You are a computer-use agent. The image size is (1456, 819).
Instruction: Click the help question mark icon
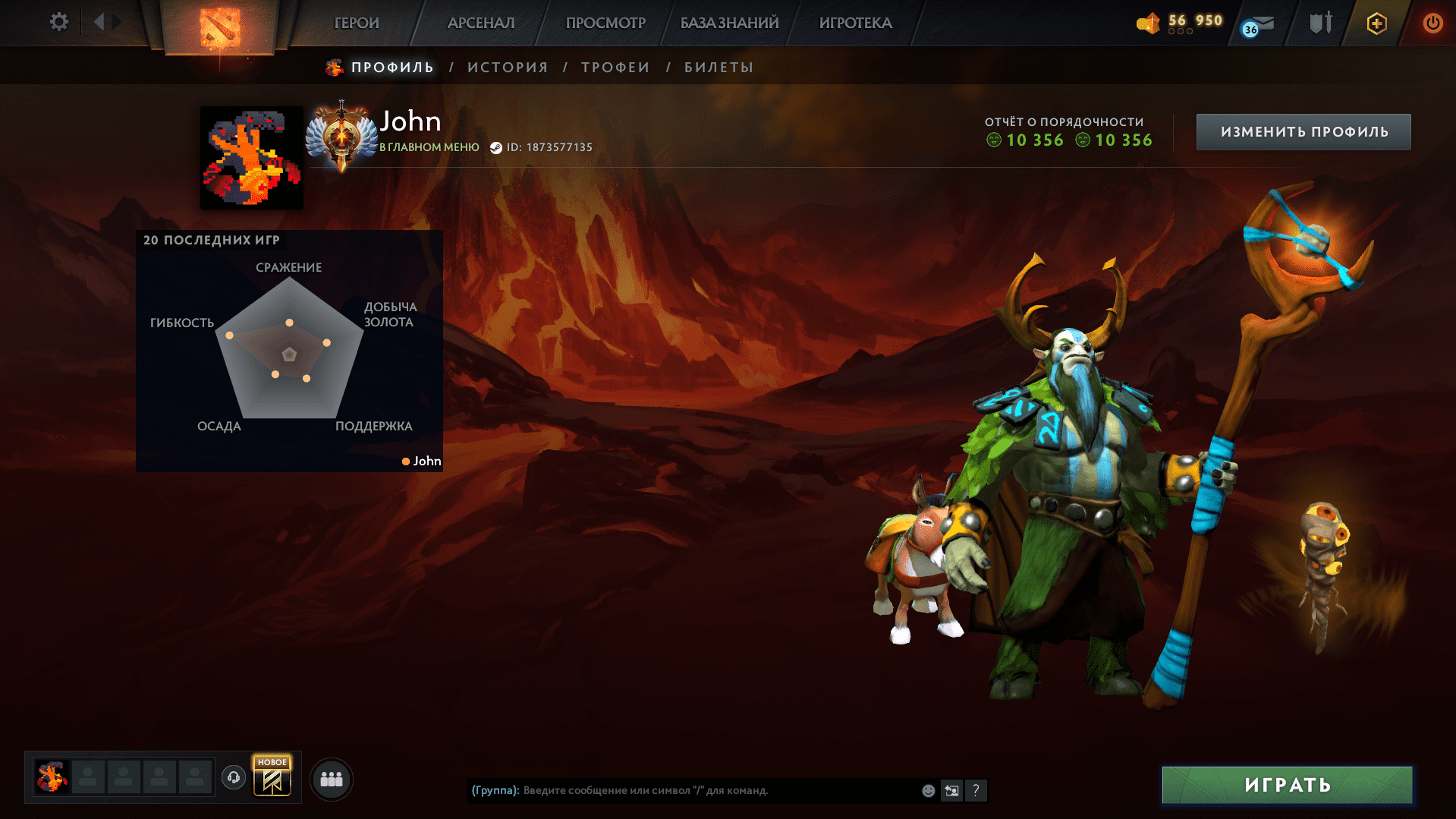(x=976, y=790)
